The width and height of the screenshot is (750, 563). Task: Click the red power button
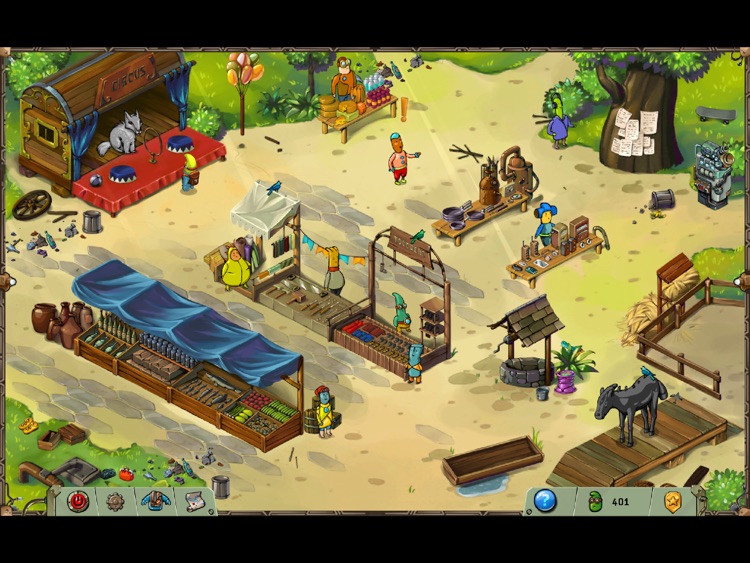78,500
